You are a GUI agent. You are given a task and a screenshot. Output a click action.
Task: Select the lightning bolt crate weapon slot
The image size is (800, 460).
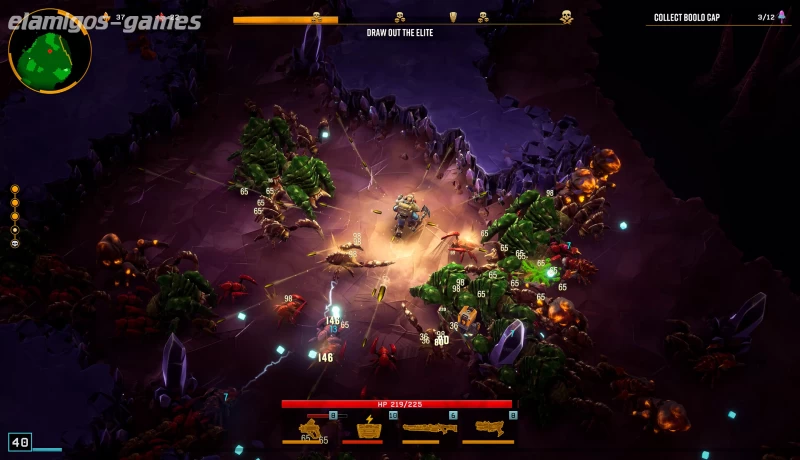[x=369, y=428]
